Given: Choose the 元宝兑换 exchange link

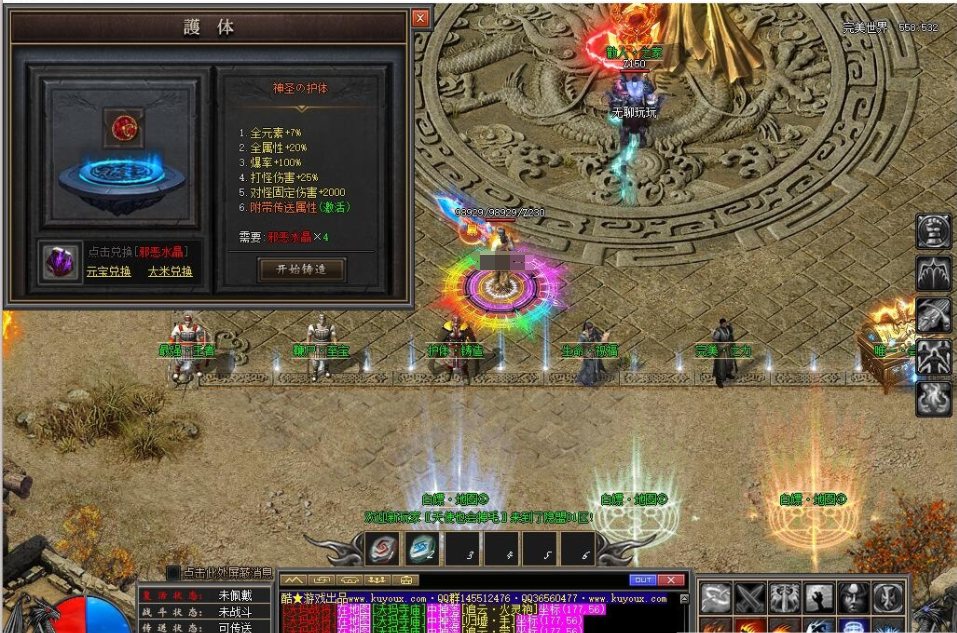Looking at the screenshot, I should pyautogui.click(x=108, y=271).
